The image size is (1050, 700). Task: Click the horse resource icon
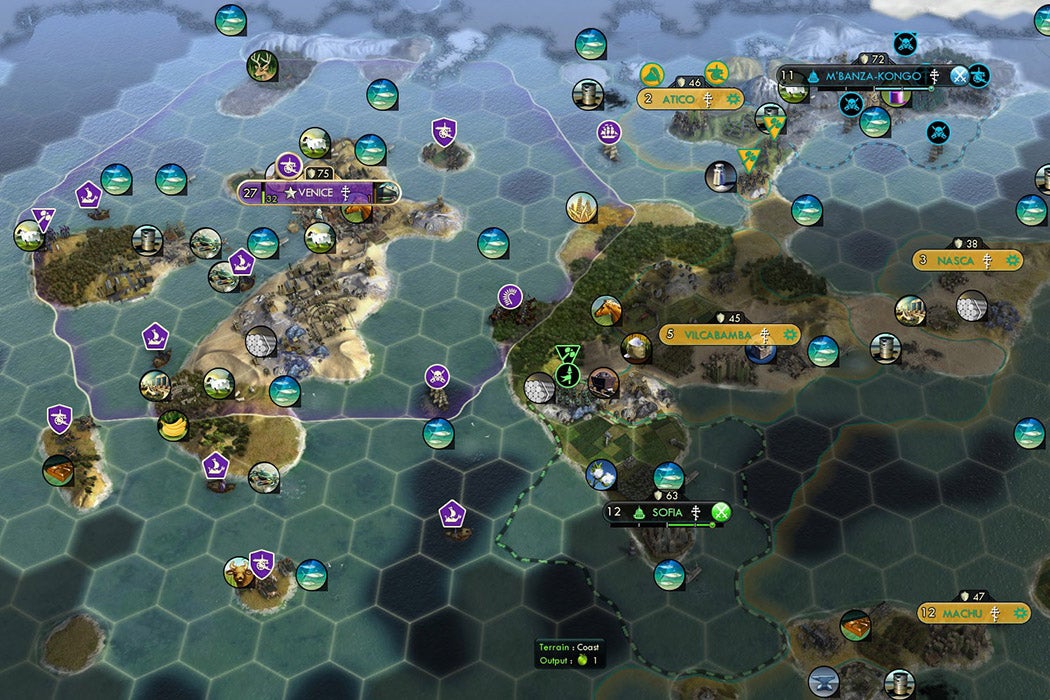[606, 311]
